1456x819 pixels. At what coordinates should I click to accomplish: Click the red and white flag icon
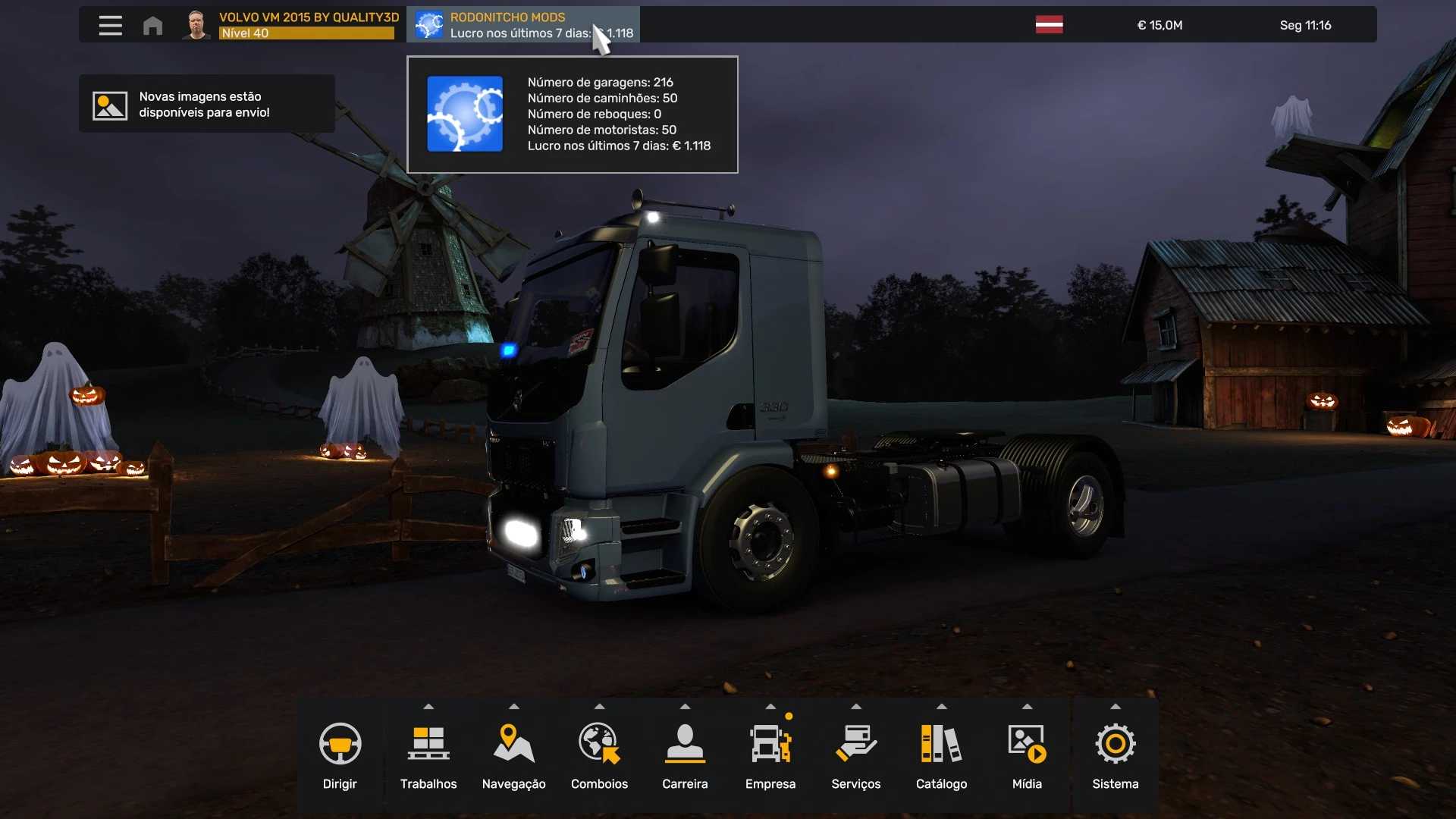[1049, 25]
